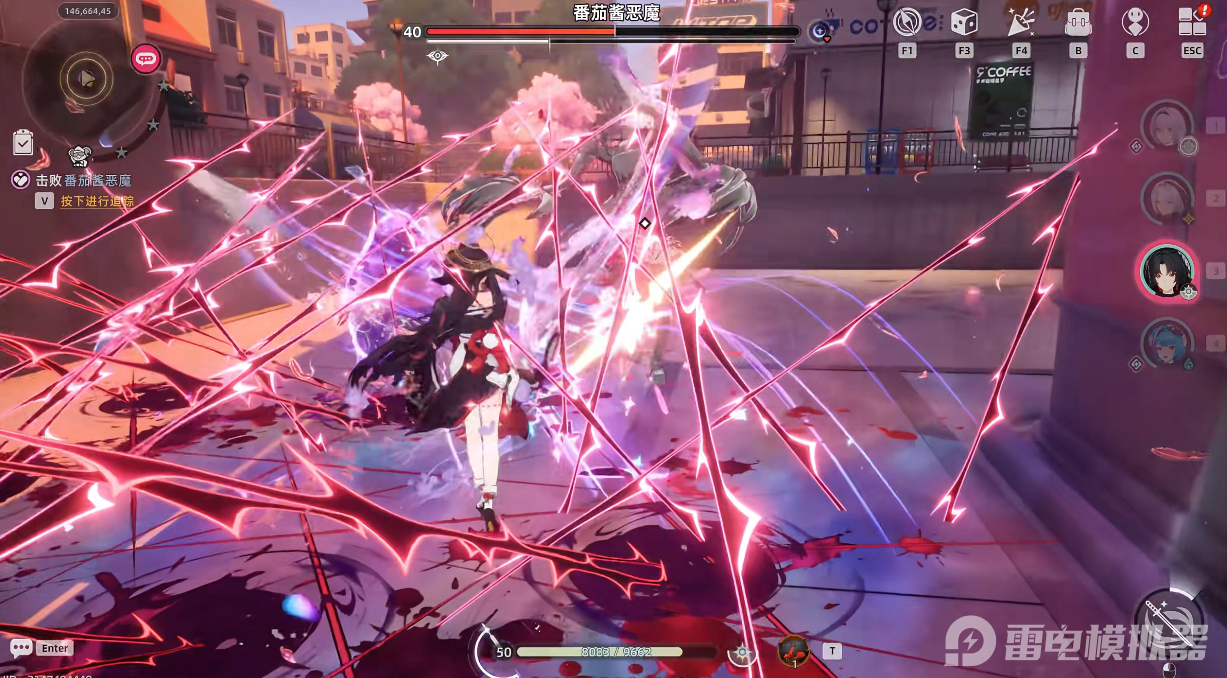Switch to the blue-haired party member
The image size is (1227, 678).
pyautogui.click(x=1167, y=343)
